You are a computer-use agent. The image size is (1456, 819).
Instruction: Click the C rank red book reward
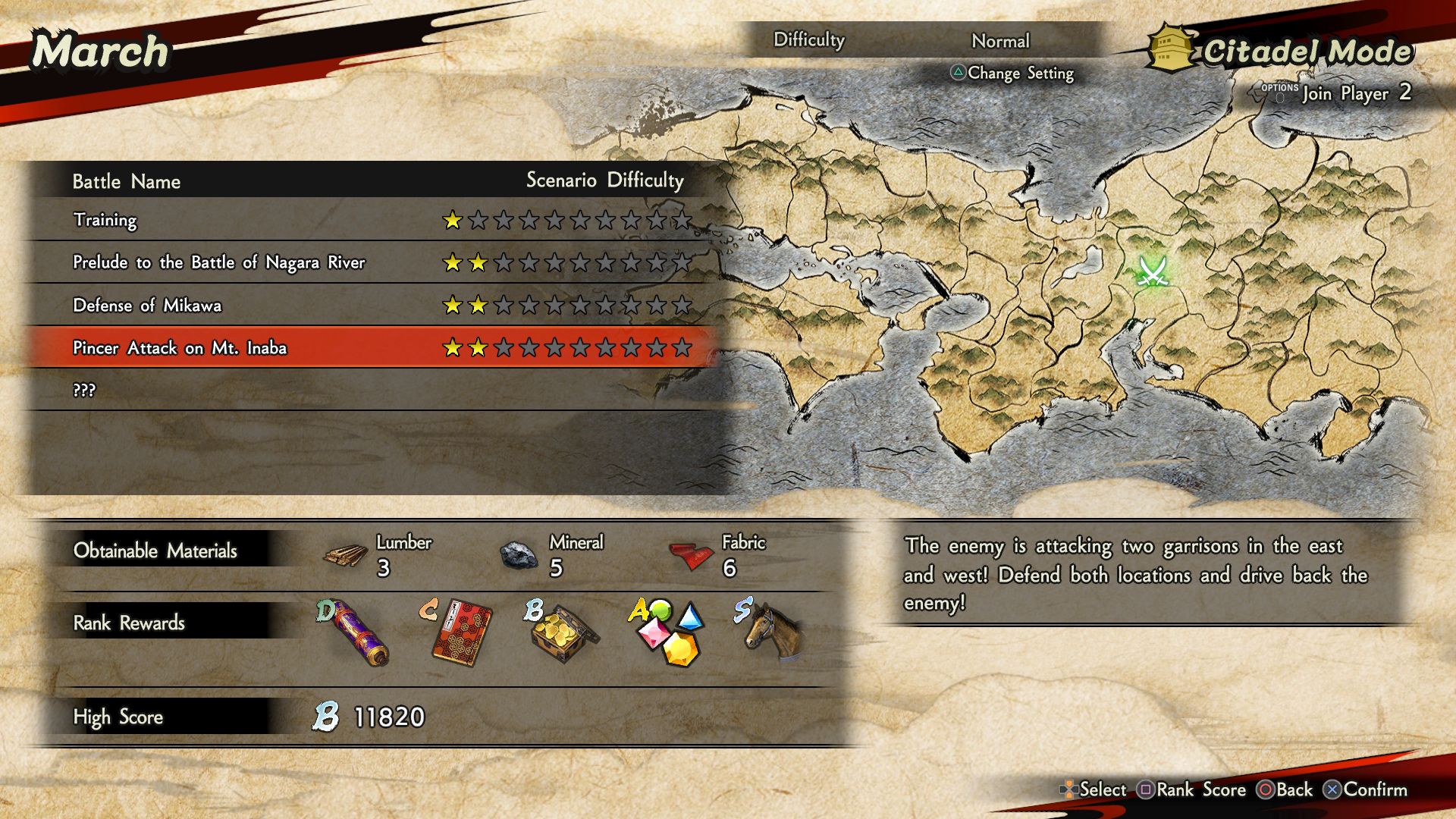(457, 632)
